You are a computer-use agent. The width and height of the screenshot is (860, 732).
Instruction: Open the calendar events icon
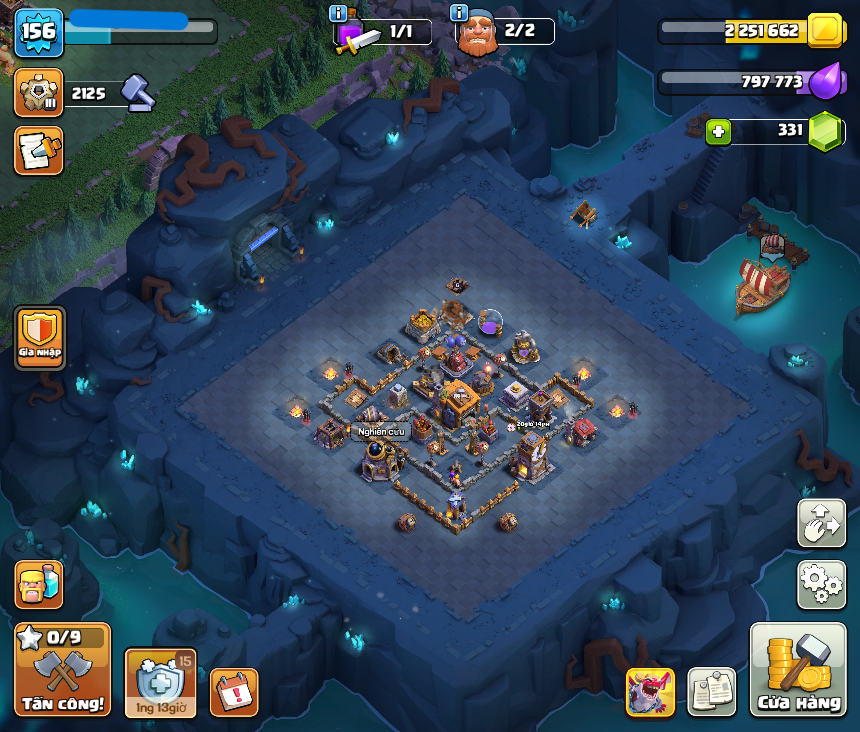[x=234, y=692]
